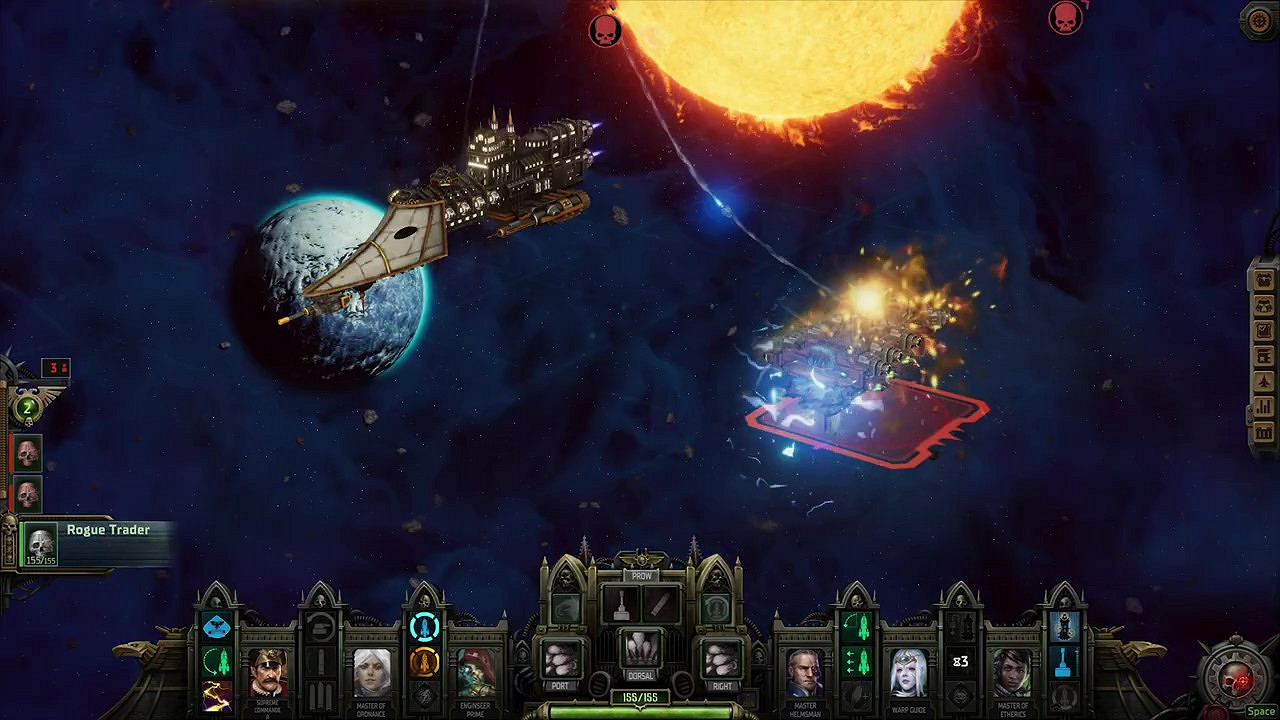This screenshot has height=720, width=1280.
Task: Switch to the PROW weapon arc
Action: (x=641, y=576)
